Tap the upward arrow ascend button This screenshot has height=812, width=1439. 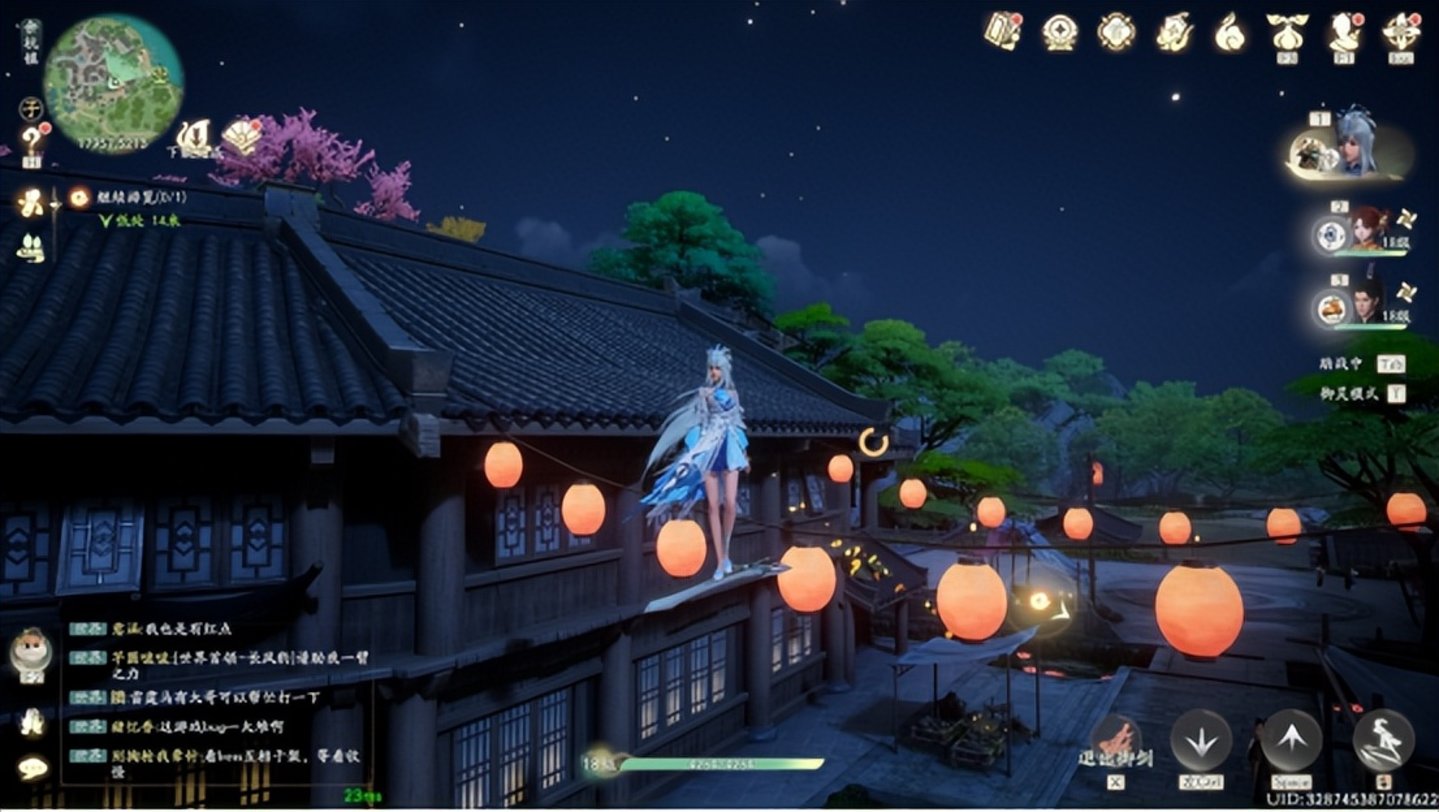[1291, 740]
